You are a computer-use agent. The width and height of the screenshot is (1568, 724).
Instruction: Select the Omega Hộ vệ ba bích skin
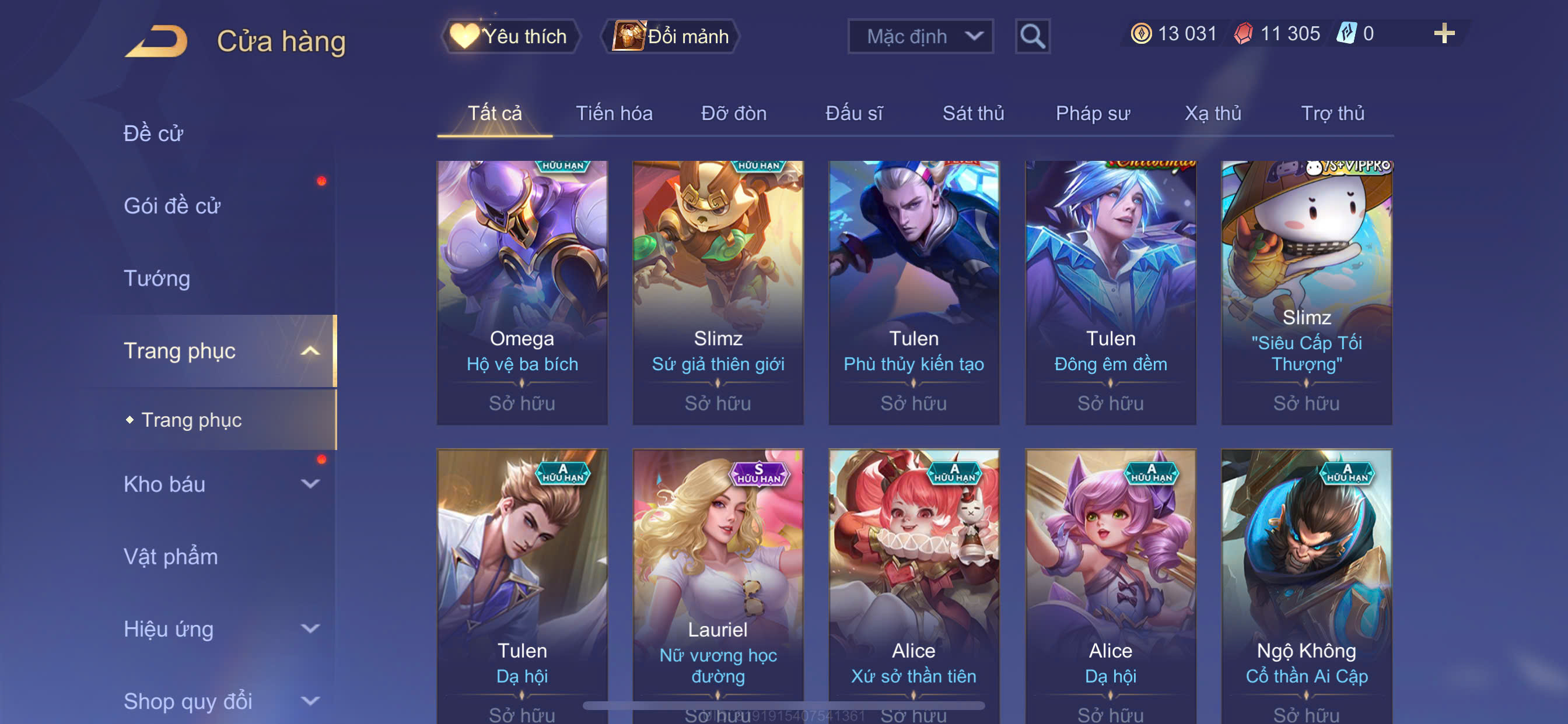(521, 292)
